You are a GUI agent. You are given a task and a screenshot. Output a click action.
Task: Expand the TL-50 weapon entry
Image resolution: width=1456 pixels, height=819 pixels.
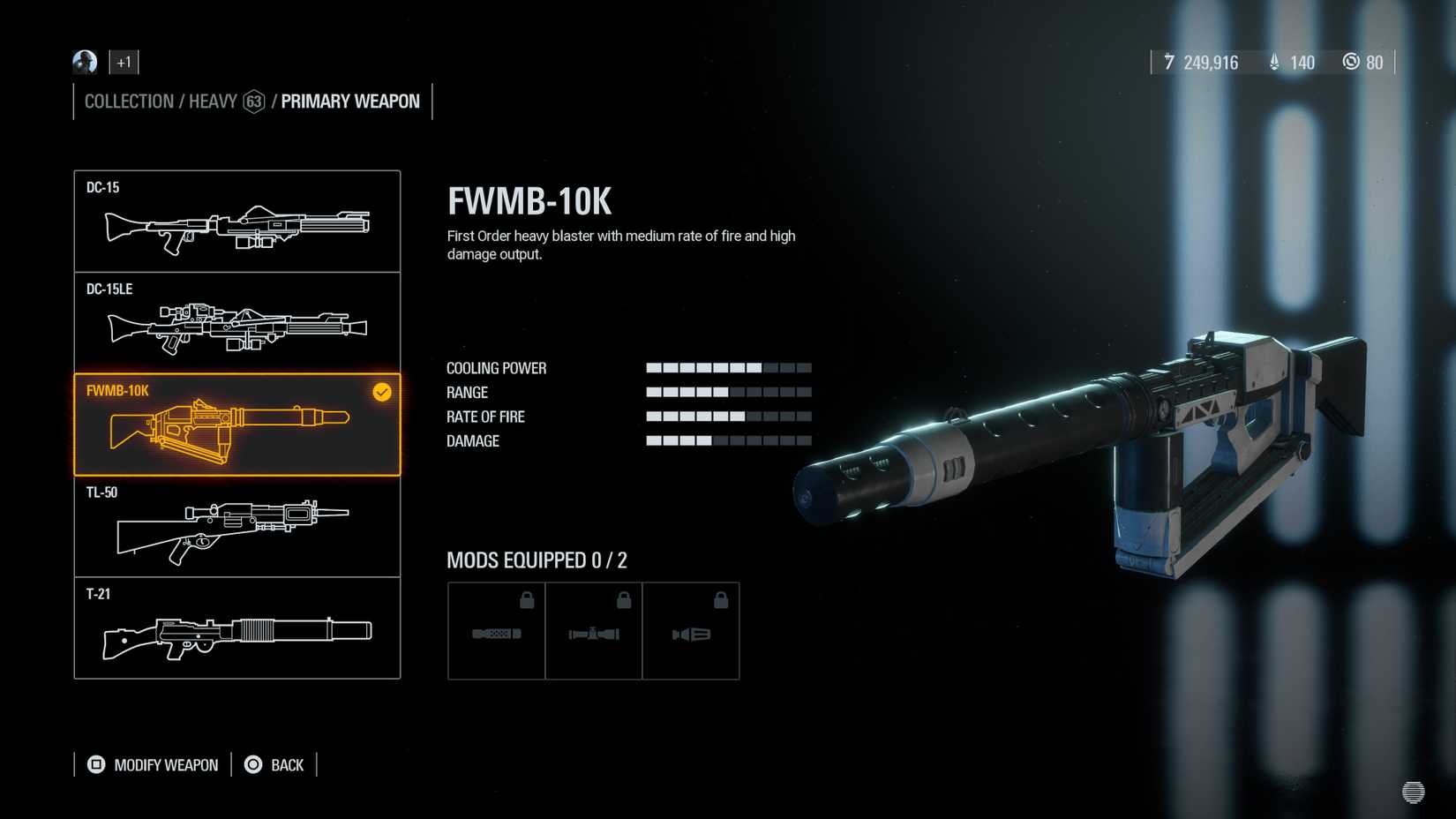pyautogui.click(x=236, y=530)
